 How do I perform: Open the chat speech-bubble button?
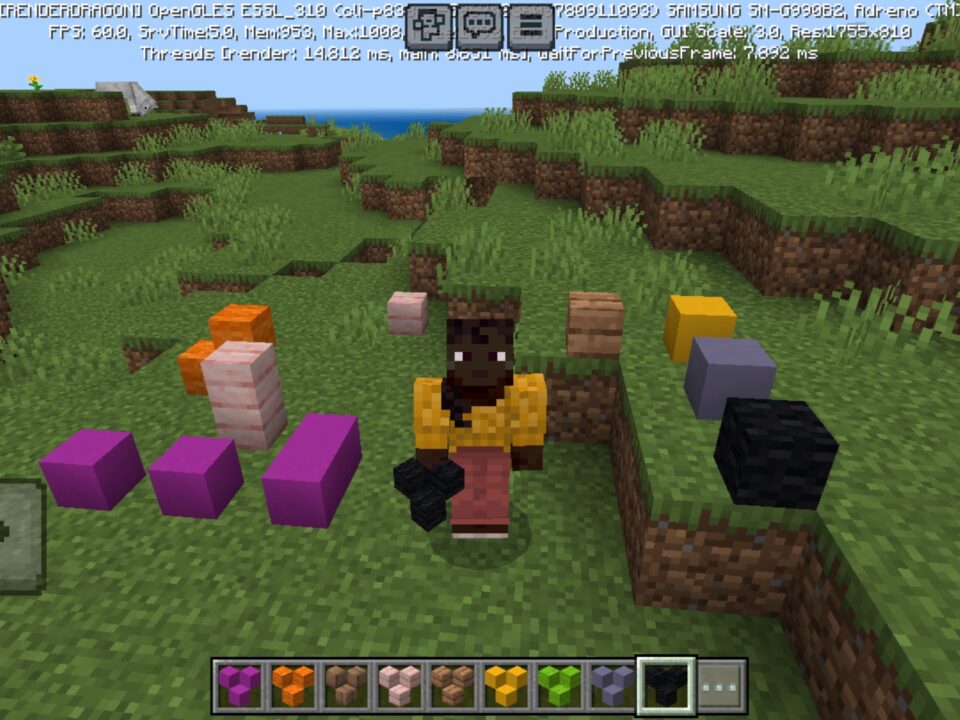(x=481, y=26)
